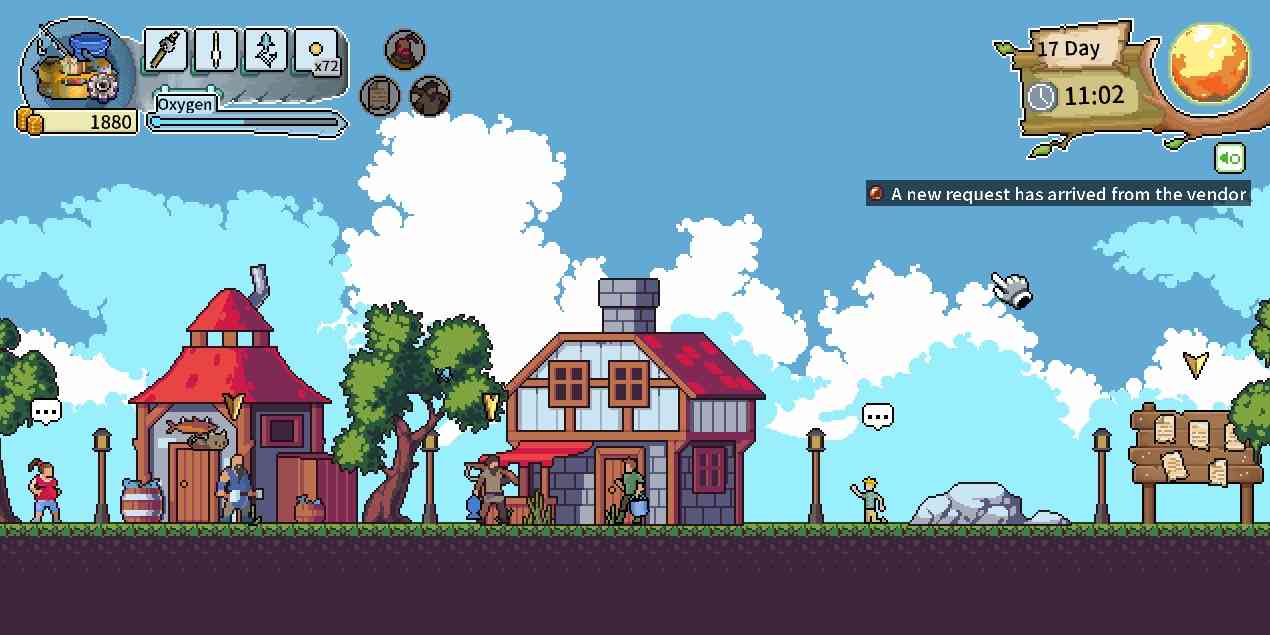Select the thin needle float slot
The image size is (1270, 635).
coord(216,48)
